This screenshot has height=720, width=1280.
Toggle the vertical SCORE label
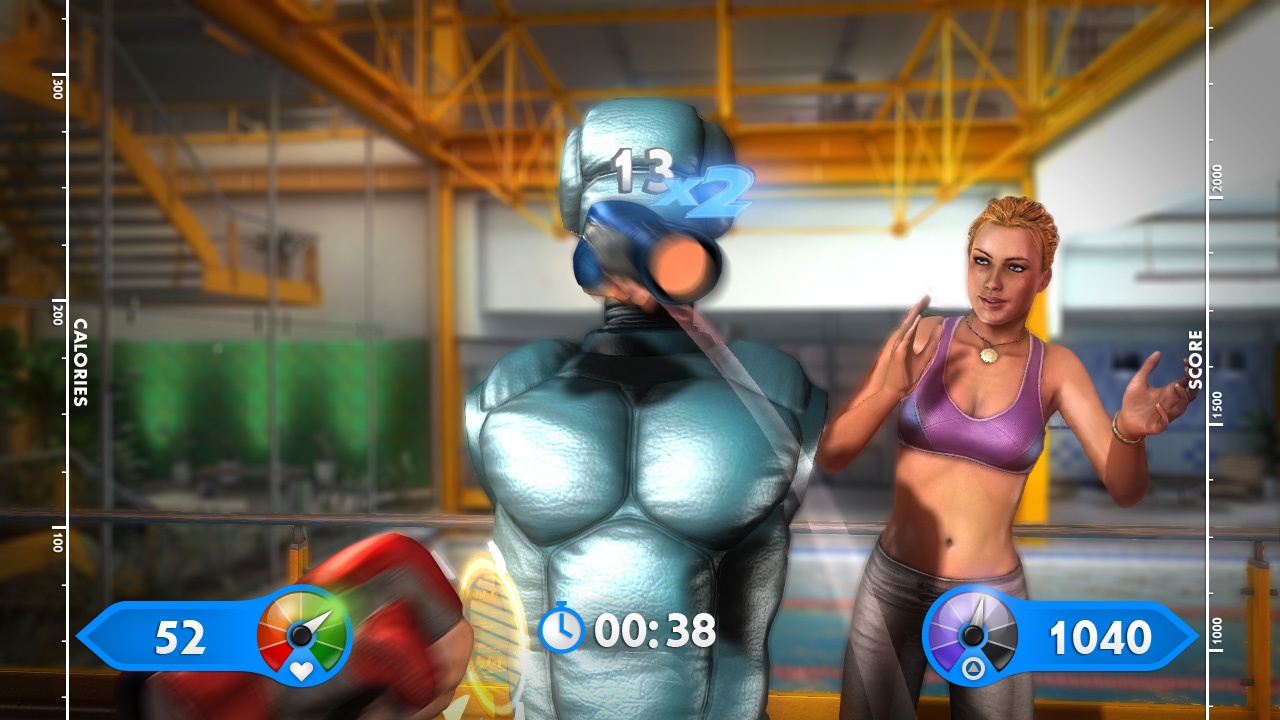tap(1196, 360)
